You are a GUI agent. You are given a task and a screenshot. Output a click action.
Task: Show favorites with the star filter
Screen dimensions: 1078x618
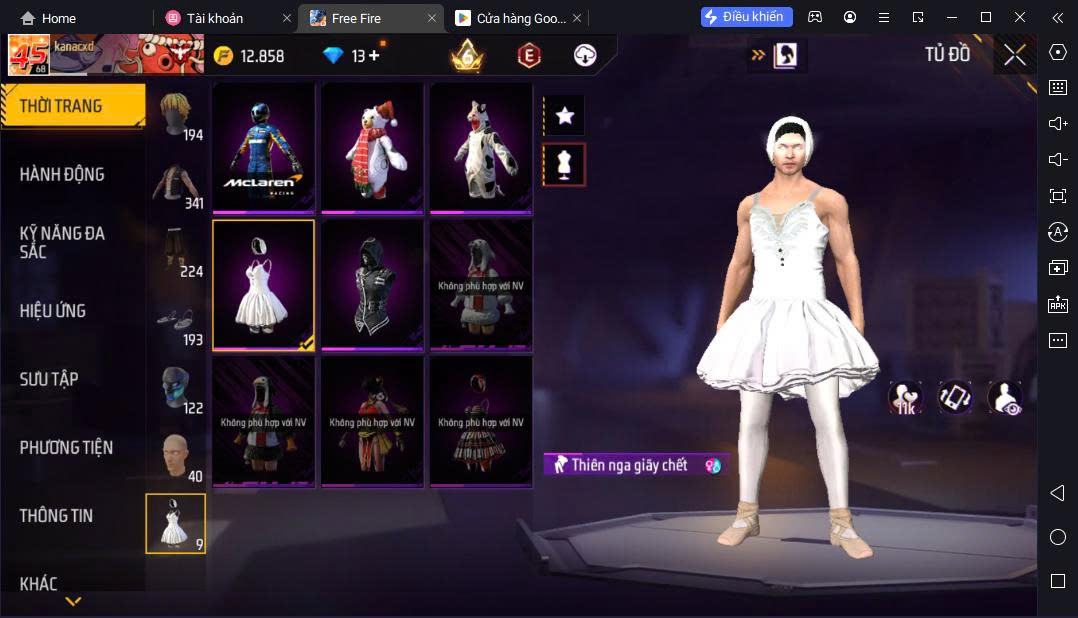point(564,116)
